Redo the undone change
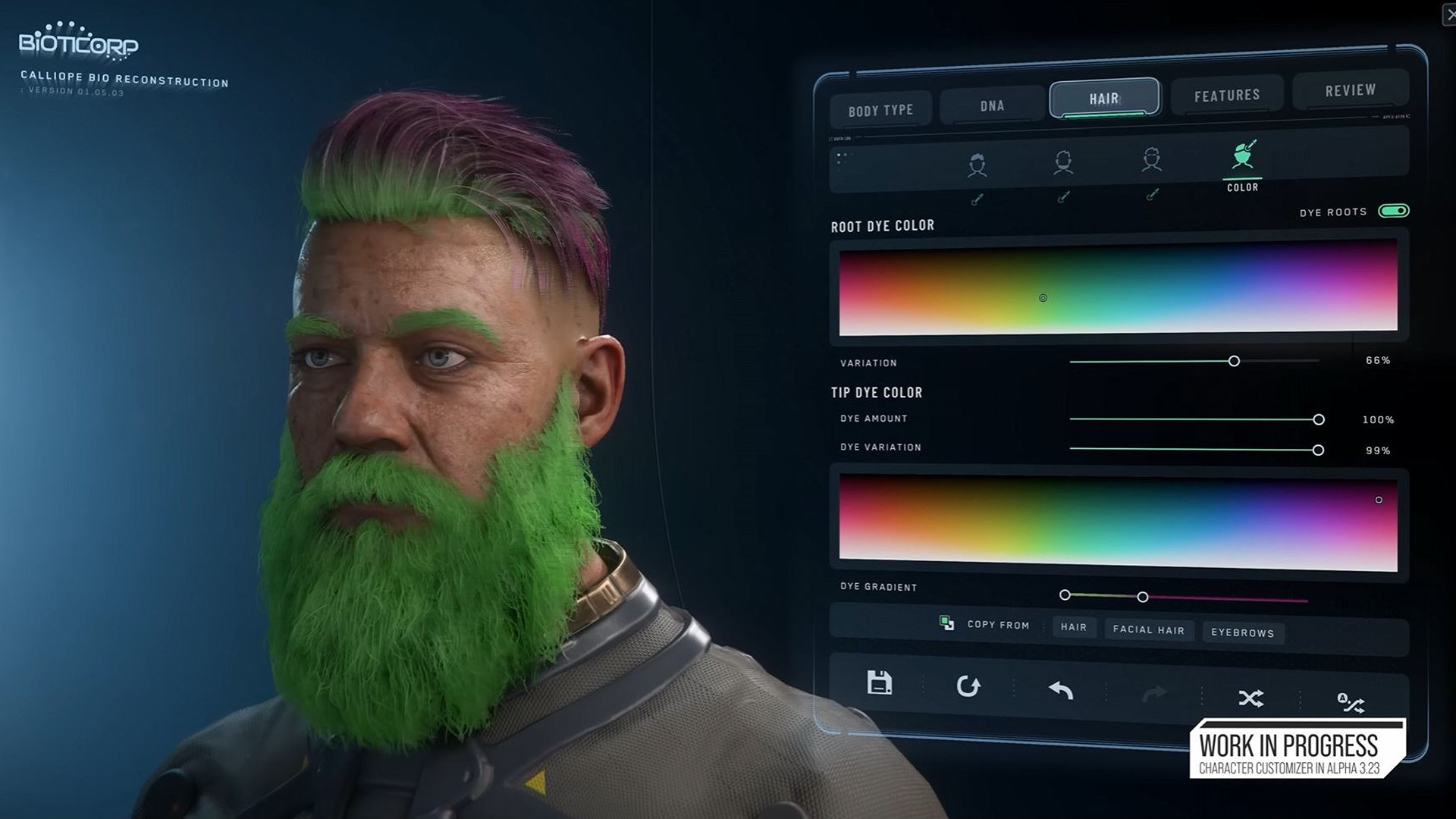The height and width of the screenshot is (819, 1456). tap(1154, 690)
